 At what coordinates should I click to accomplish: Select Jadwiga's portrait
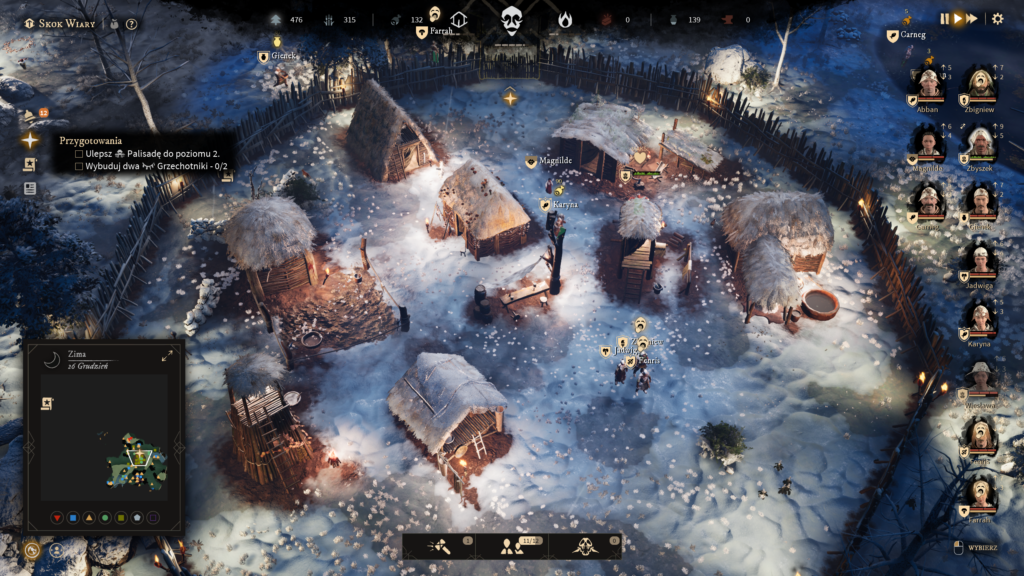click(x=981, y=260)
